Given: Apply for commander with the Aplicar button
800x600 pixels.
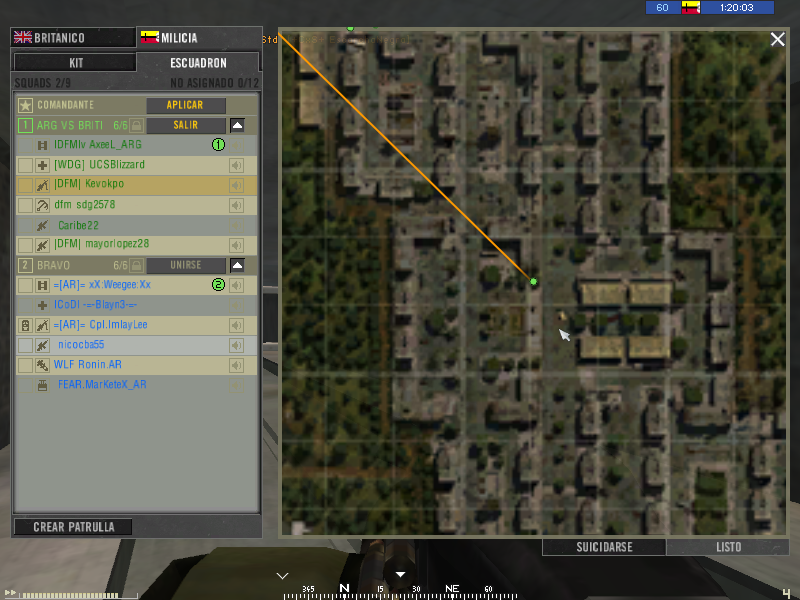Looking at the screenshot, I should 186,105.
